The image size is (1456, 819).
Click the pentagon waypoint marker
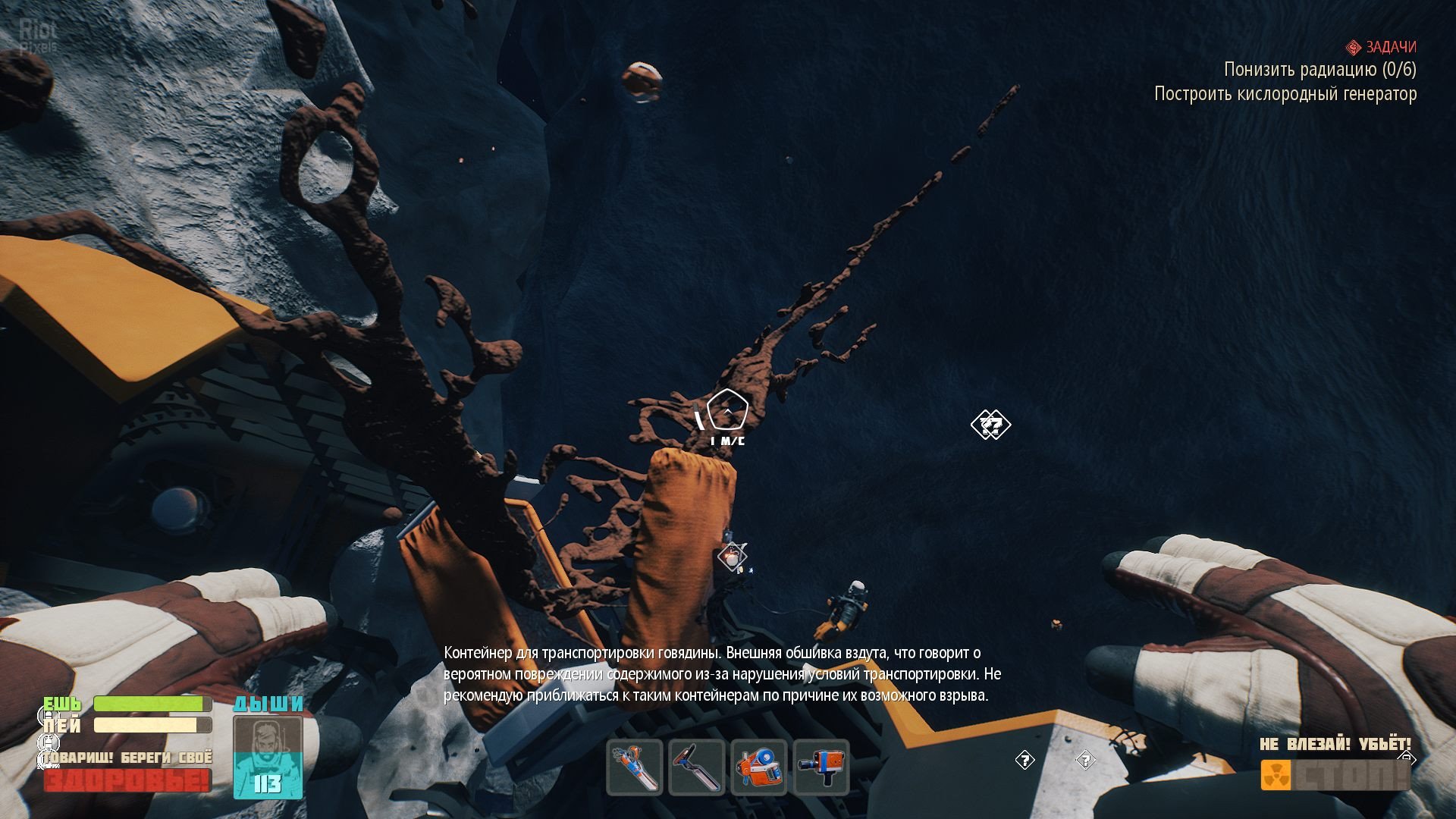click(x=727, y=411)
